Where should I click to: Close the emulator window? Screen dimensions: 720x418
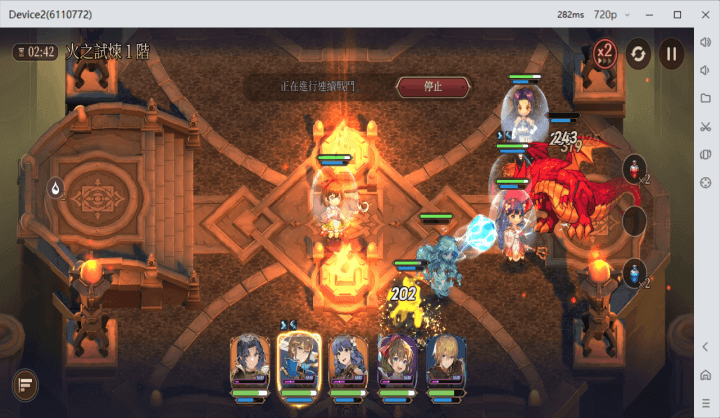705,14
